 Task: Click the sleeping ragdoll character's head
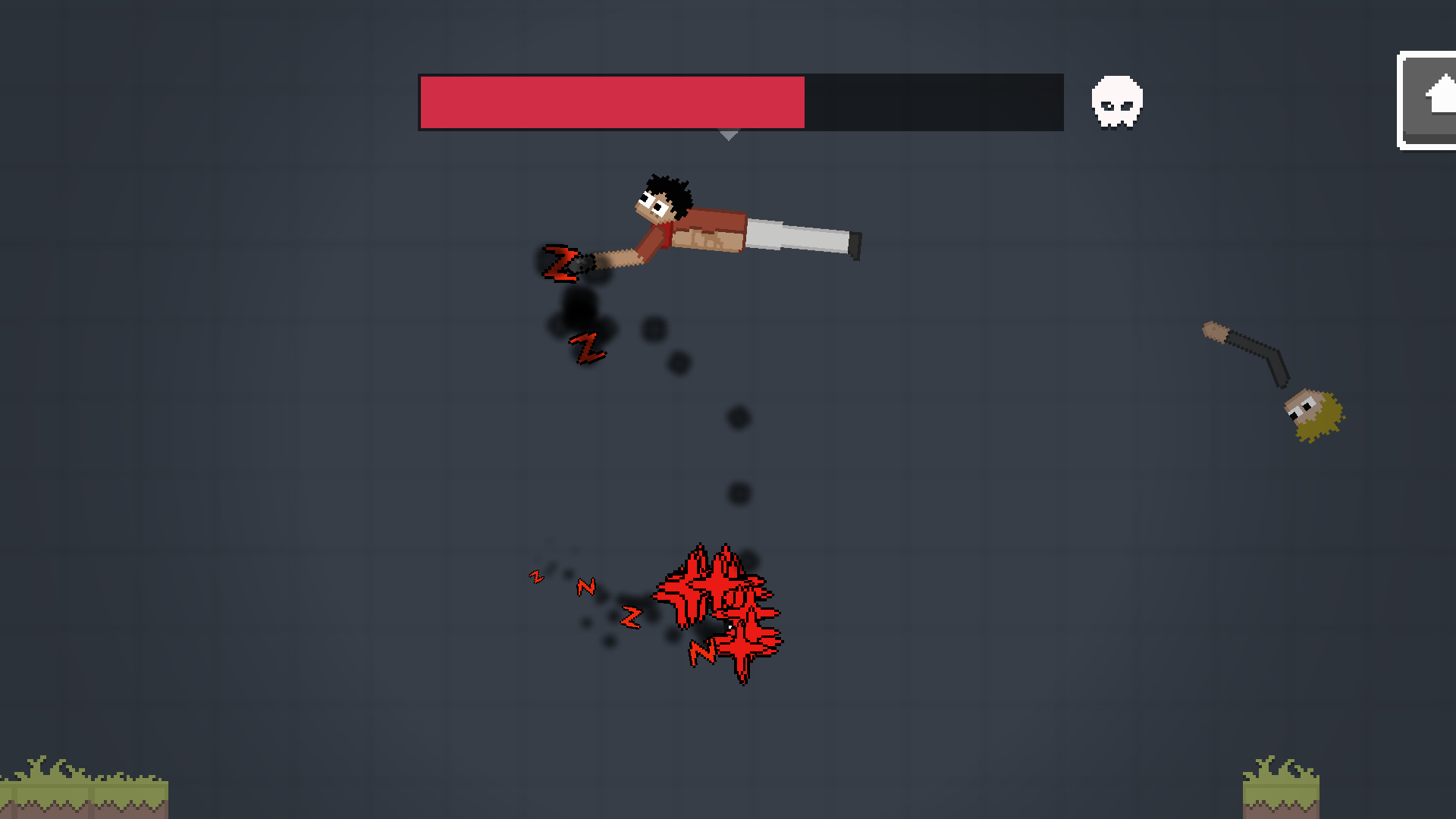click(661, 197)
